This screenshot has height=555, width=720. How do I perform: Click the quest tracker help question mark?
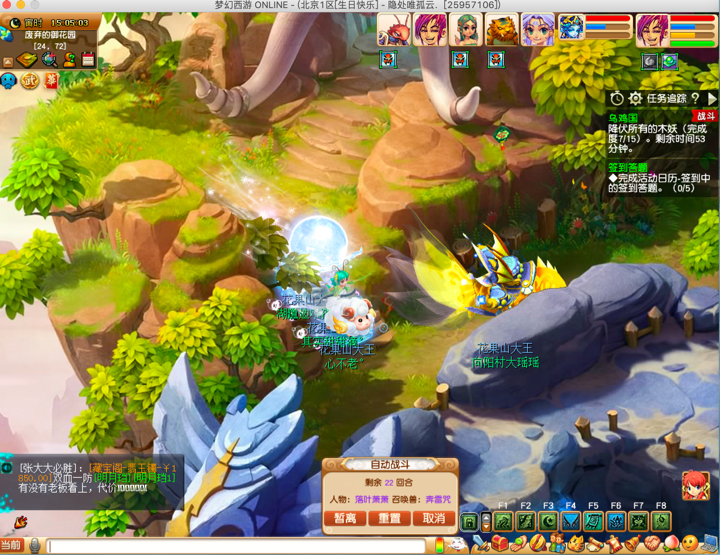point(695,99)
